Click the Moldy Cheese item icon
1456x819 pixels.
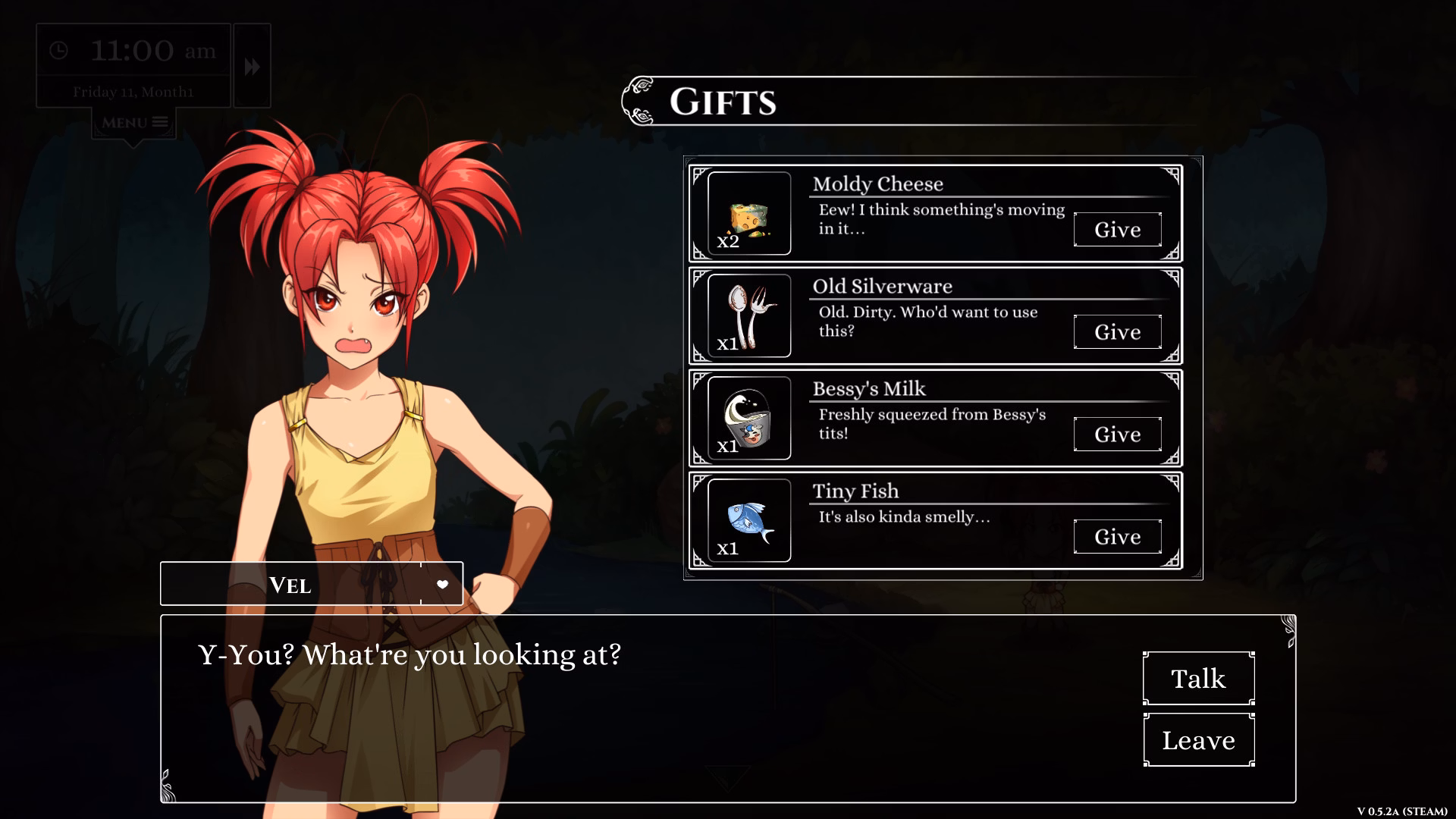click(749, 213)
